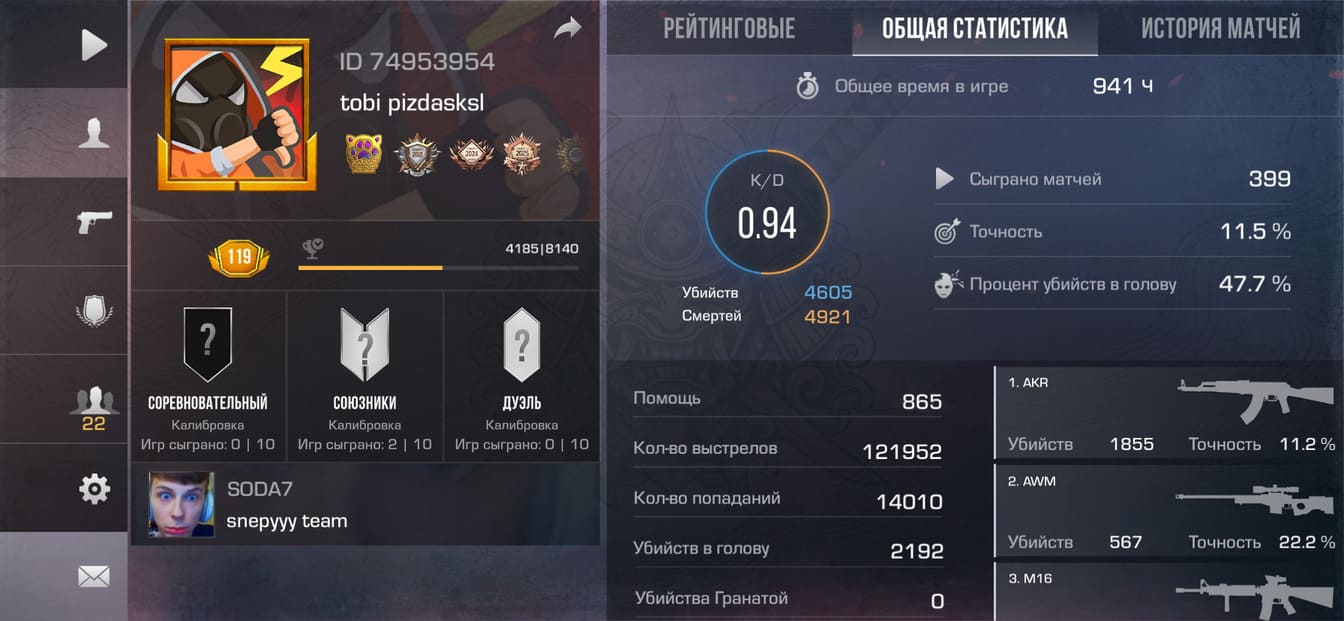Open the История матчей tab

tap(1220, 28)
